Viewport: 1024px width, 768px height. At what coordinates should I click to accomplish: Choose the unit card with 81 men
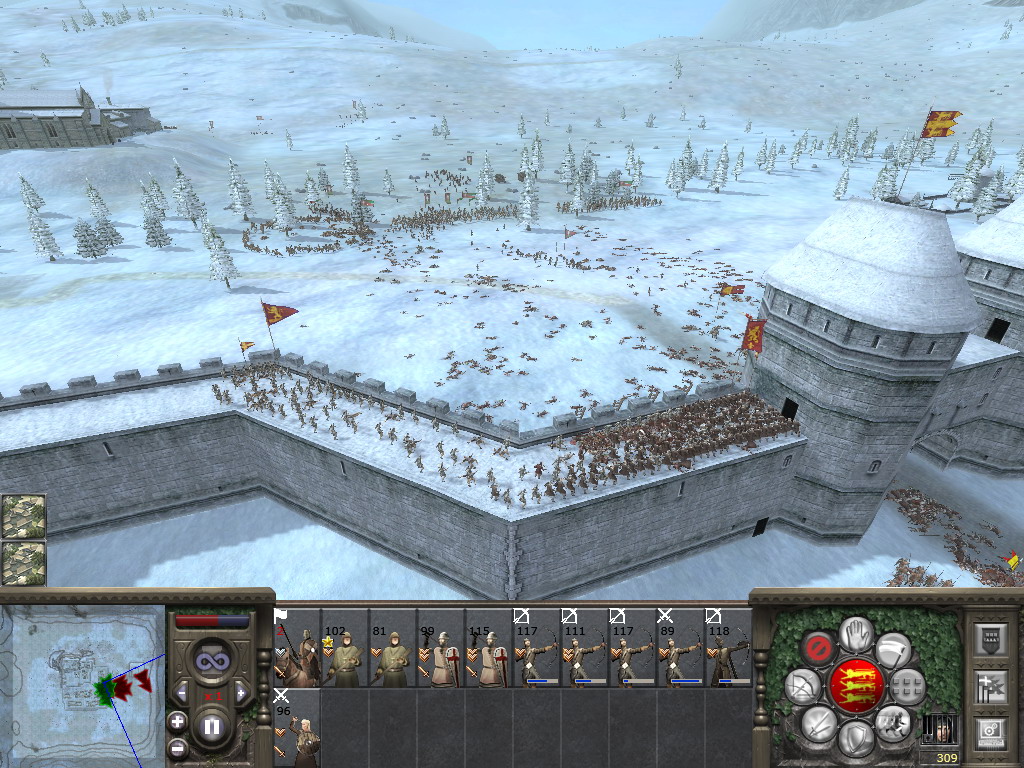(x=394, y=648)
